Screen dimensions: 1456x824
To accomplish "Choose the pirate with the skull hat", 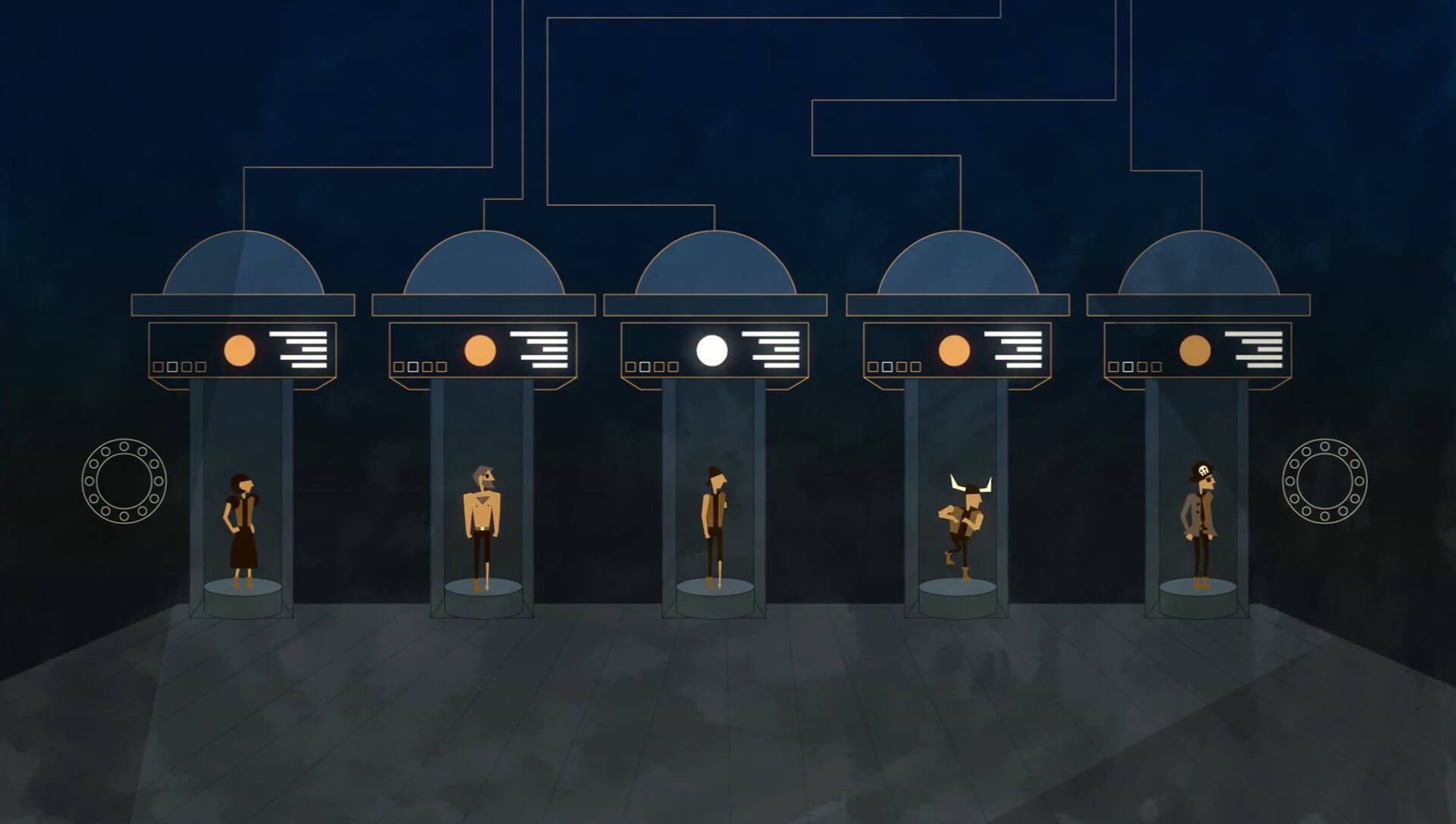I will click(1199, 524).
